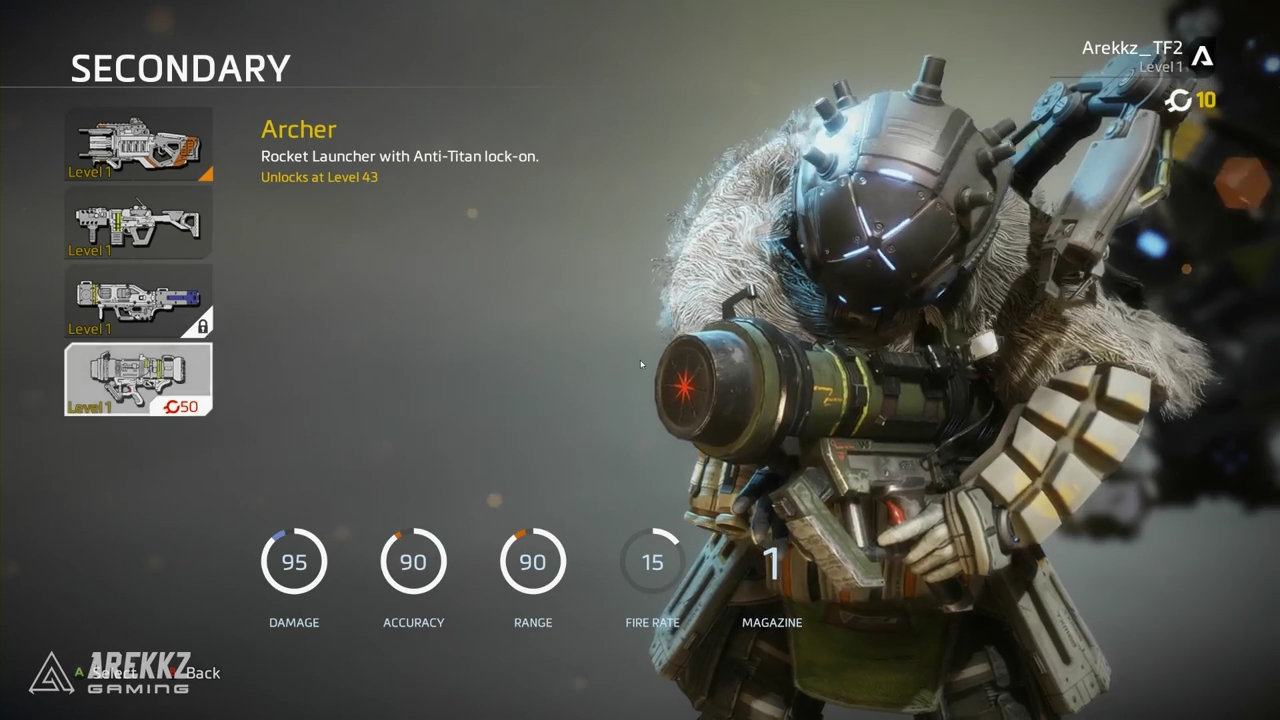
Task: Open the Arekkz_TF2 player profile badge
Action: pyautogui.click(x=1202, y=56)
